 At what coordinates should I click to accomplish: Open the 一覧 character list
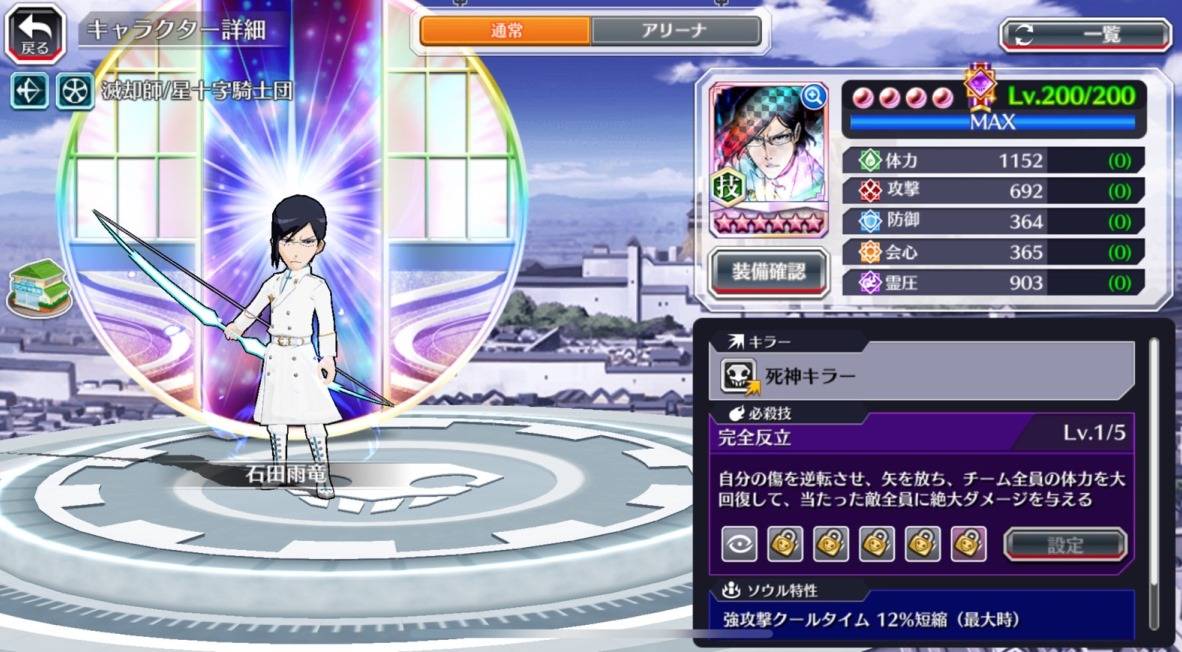pyautogui.click(x=1085, y=36)
